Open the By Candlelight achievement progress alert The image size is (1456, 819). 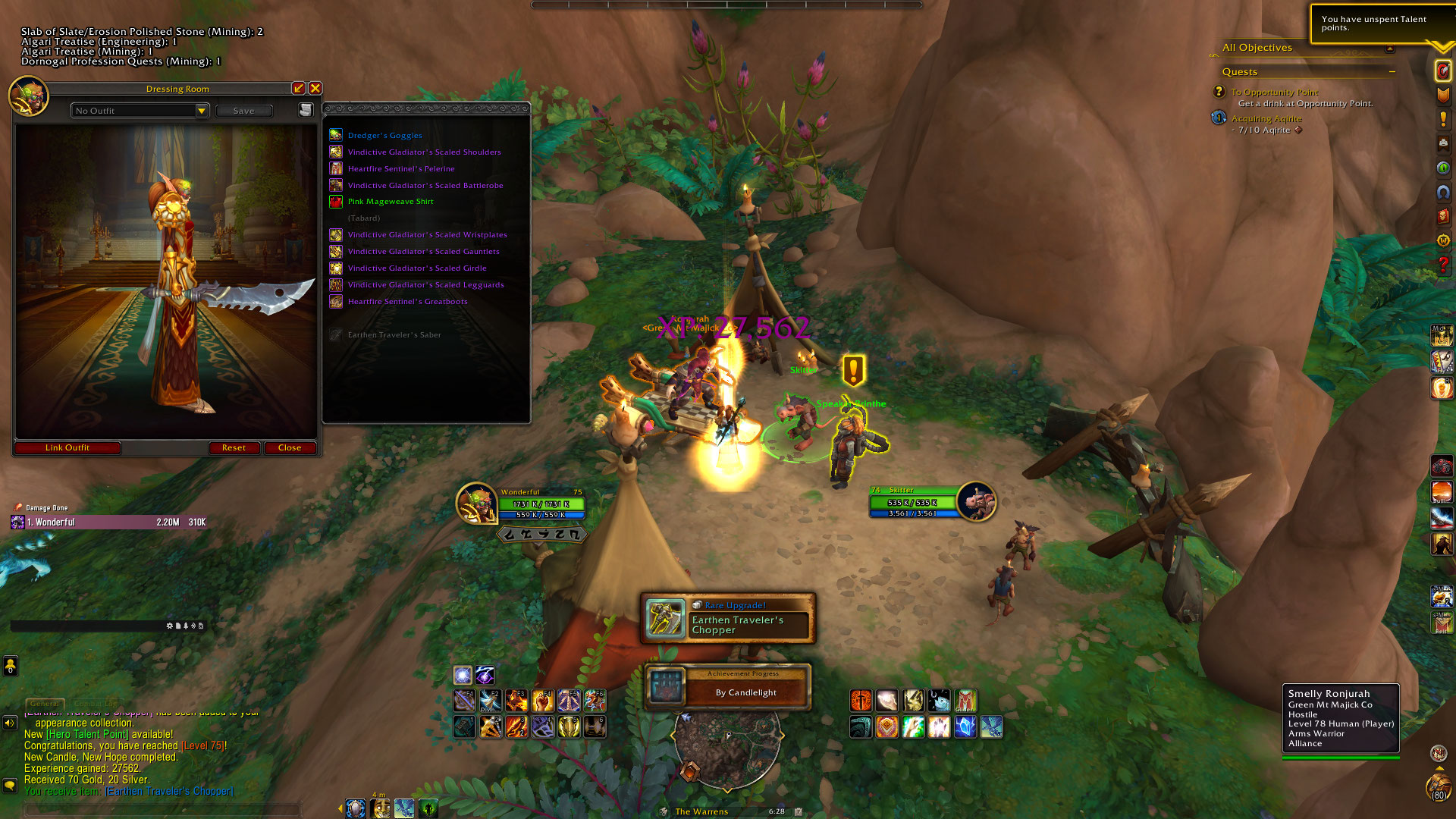(728, 687)
